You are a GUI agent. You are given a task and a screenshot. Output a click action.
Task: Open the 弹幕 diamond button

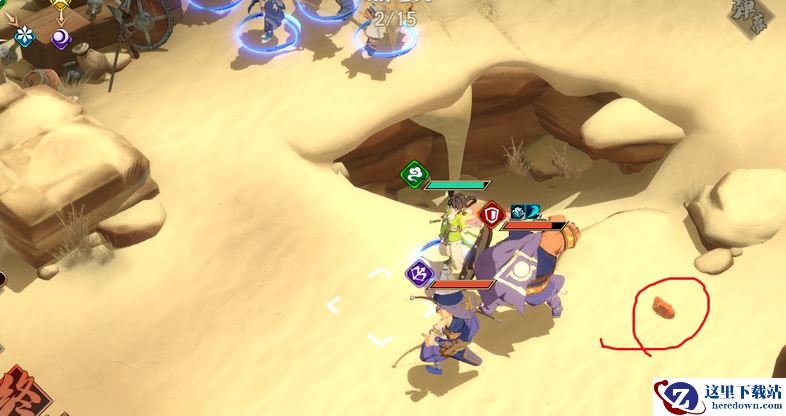coord(764,22)
